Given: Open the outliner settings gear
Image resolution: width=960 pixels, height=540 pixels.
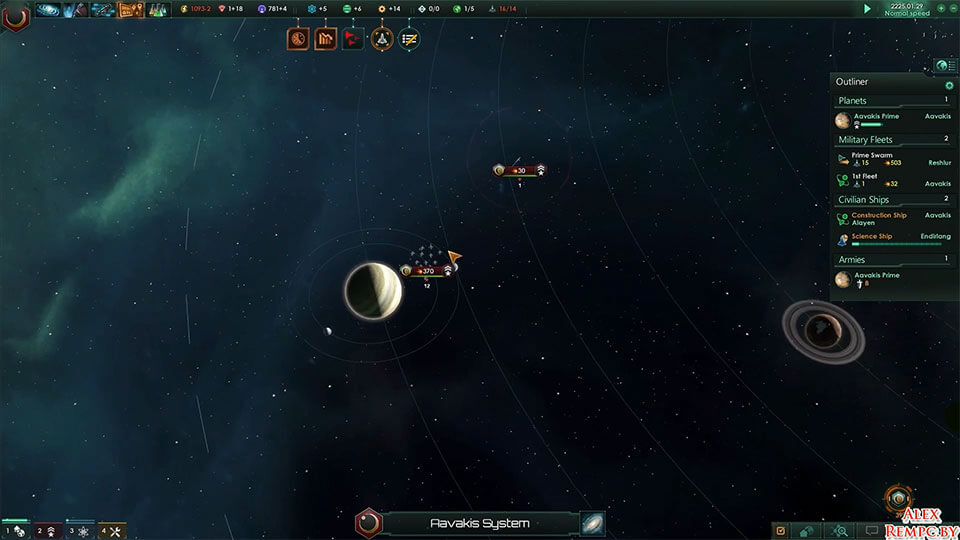Looking at the screenshot, I should point(949,85).
